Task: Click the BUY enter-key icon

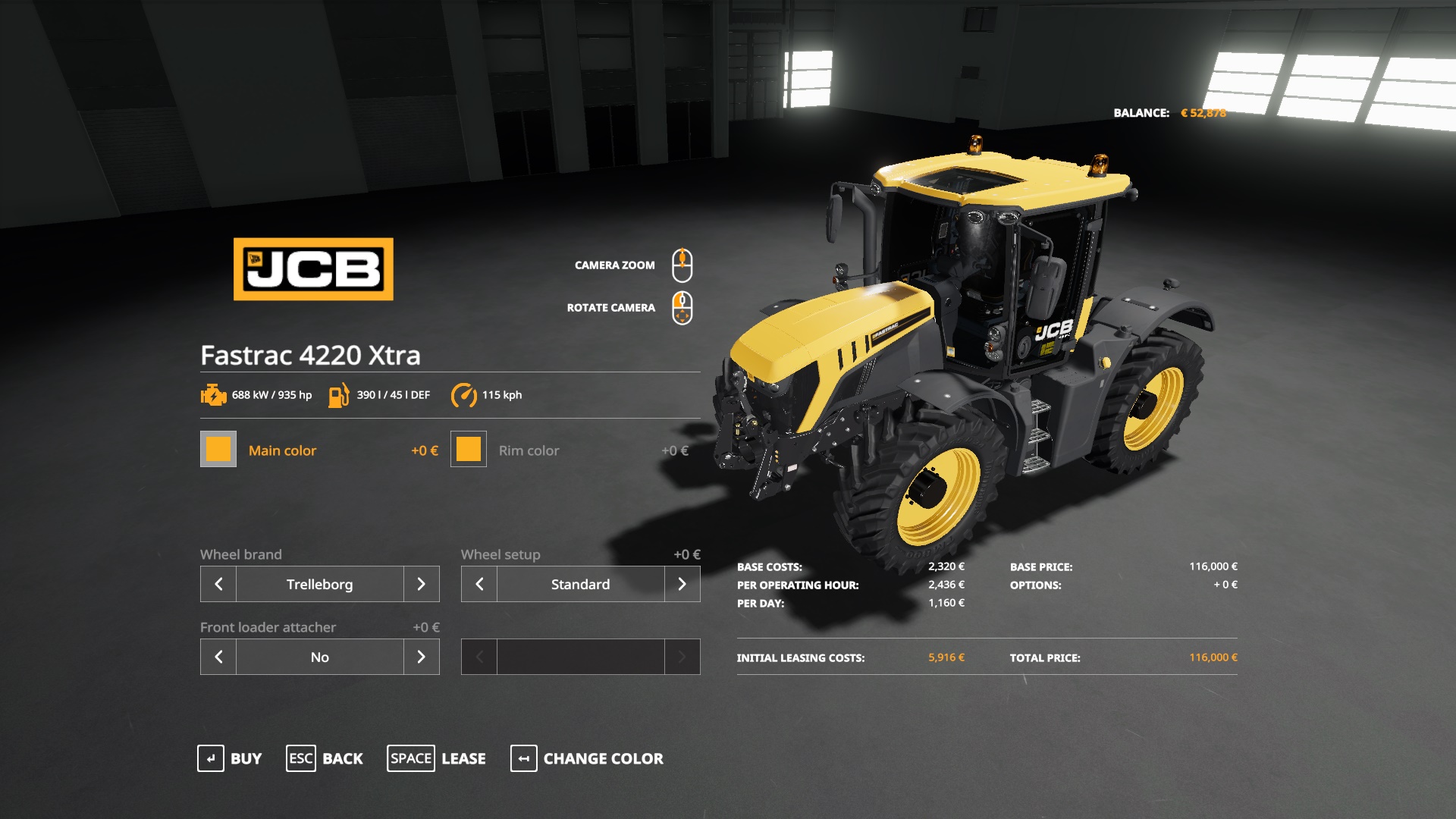Action: 210,758
